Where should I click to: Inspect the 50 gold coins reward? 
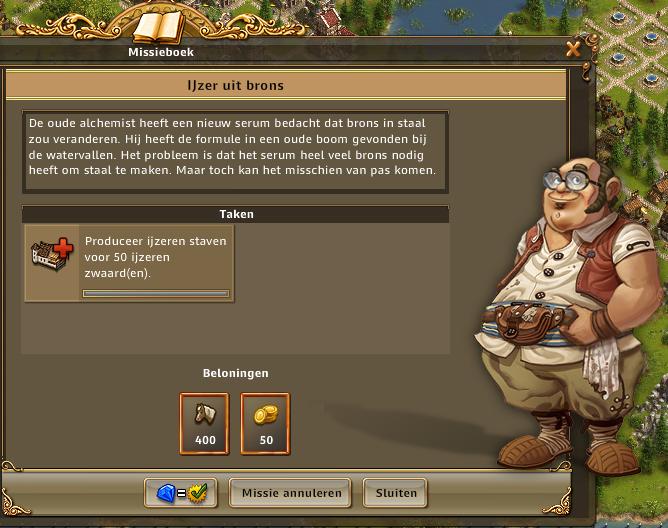[265, 420]
